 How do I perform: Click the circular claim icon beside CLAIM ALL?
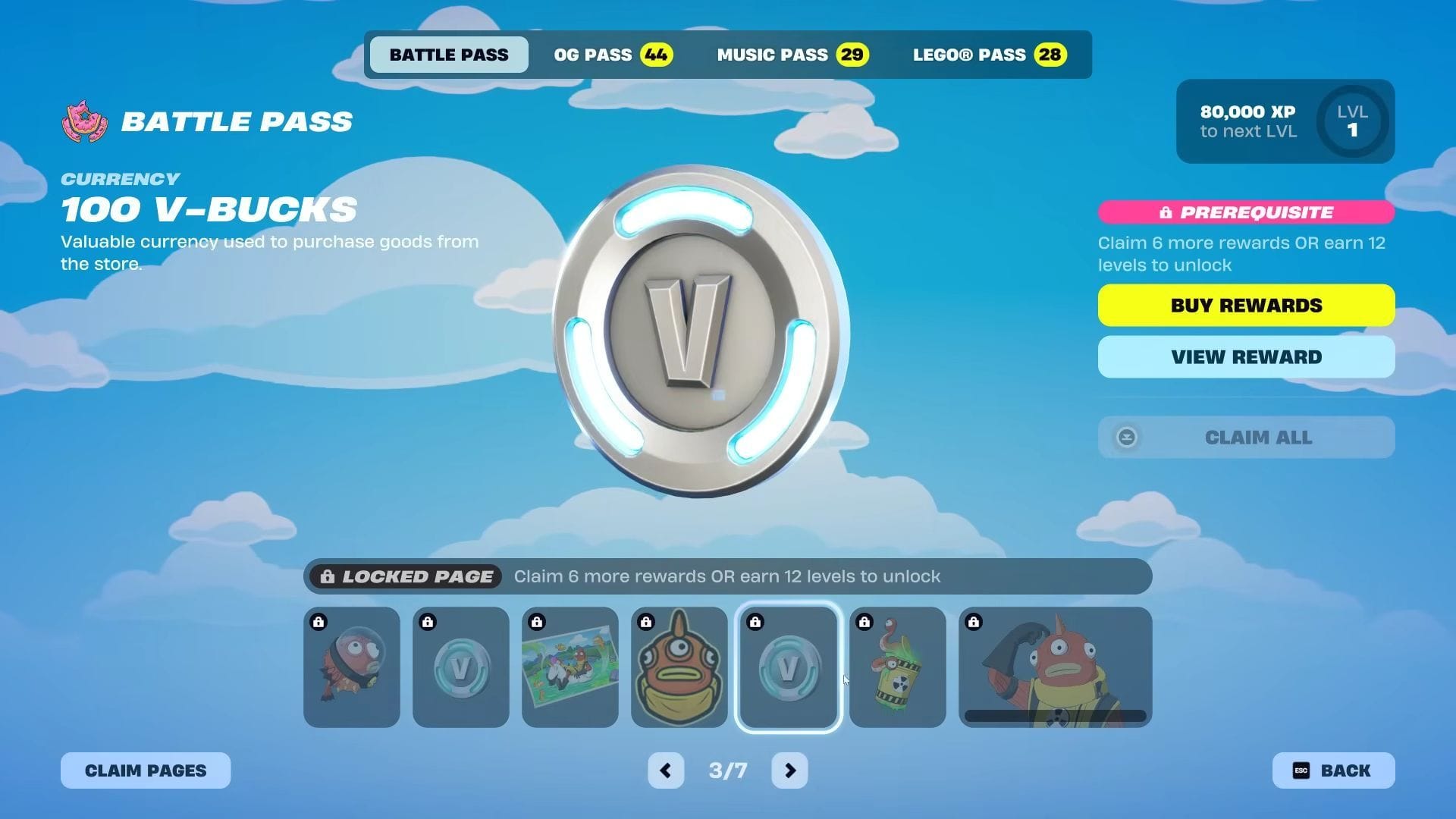(1128, 437)
